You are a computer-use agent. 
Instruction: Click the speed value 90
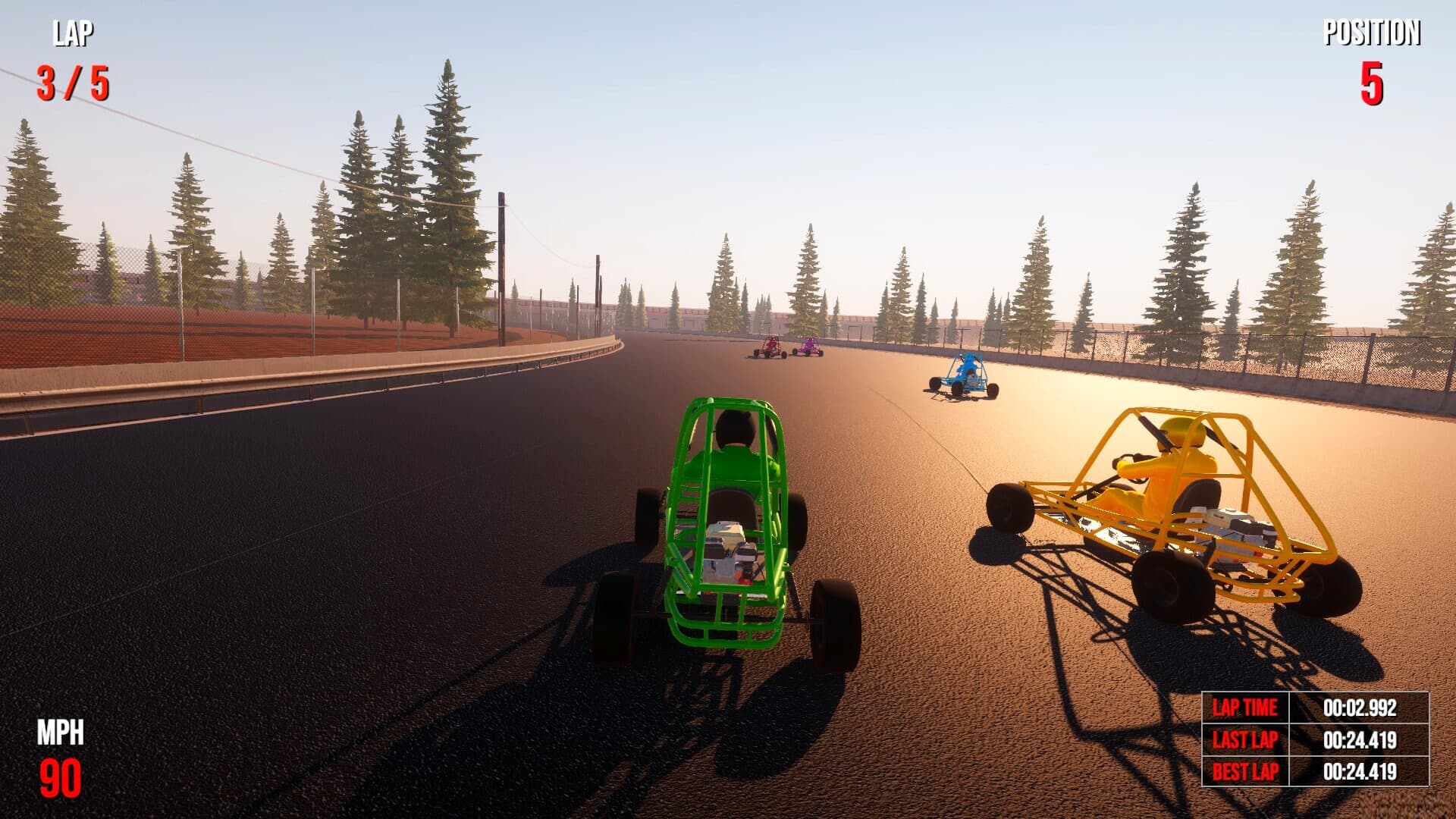point(59,775)
